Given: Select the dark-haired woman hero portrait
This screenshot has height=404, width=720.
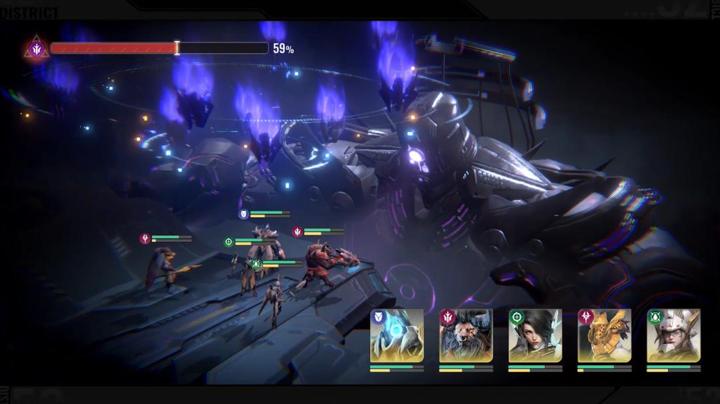Looking at the screenshot, I should (535, 337).
